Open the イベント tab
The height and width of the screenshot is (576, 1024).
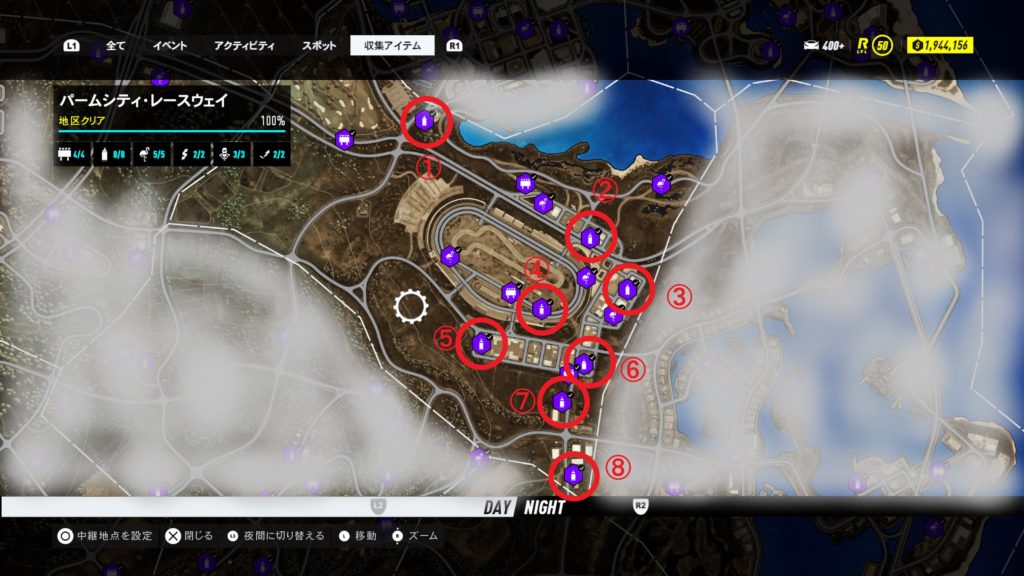(169, 46)
